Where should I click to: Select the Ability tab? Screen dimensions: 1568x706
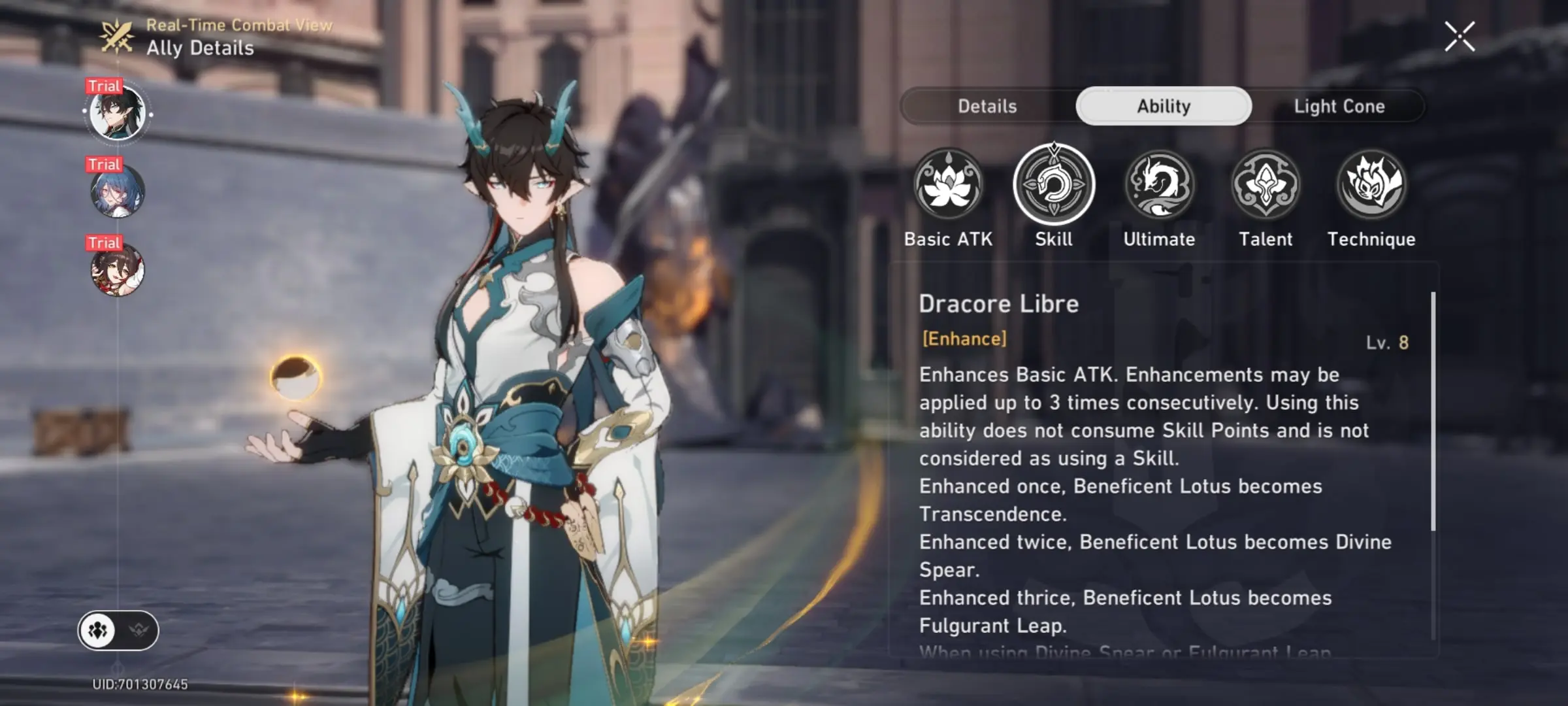1164,106
